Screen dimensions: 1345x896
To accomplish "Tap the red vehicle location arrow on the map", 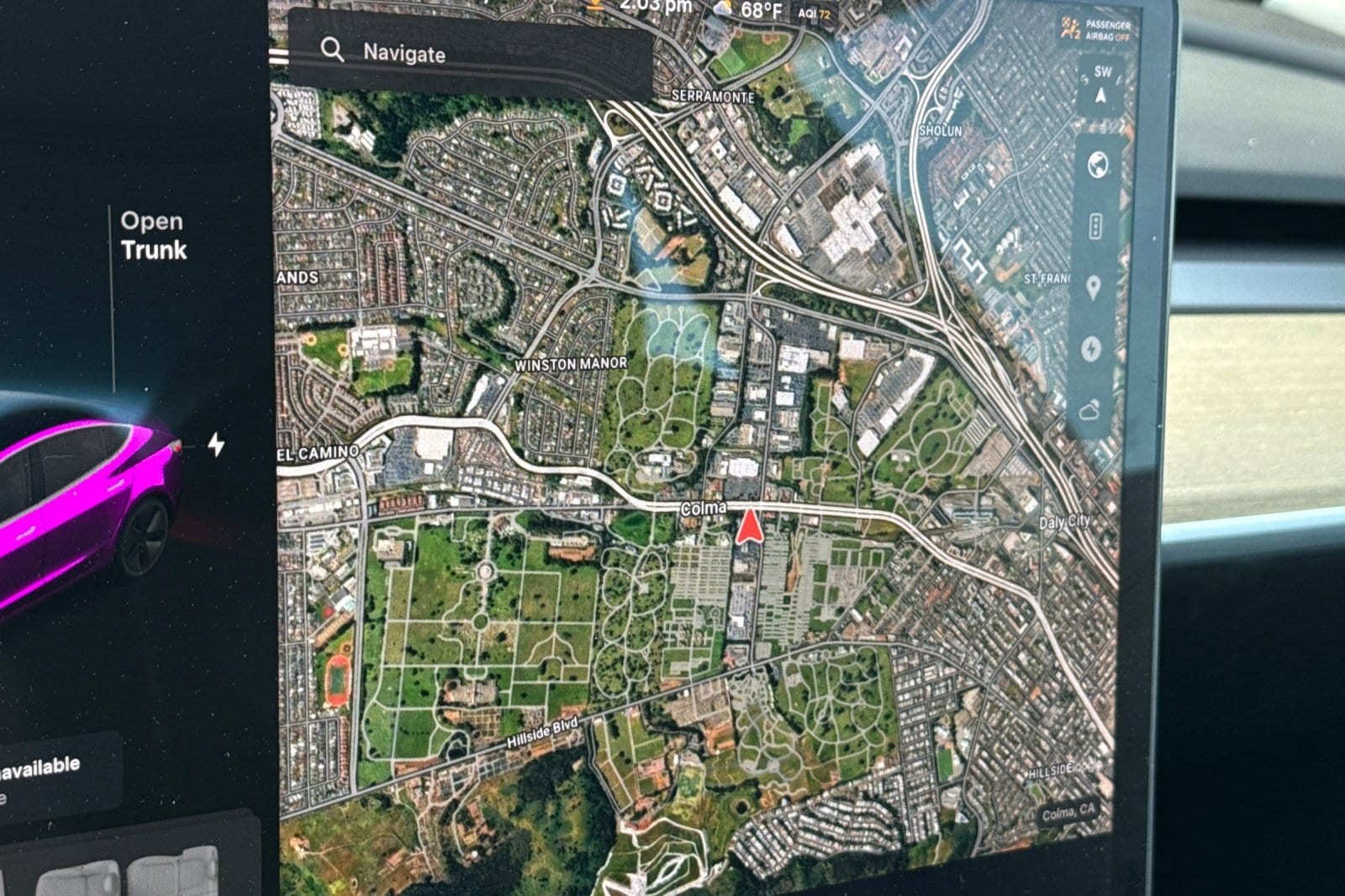I will pyautogui.click(x=749, y=526).
